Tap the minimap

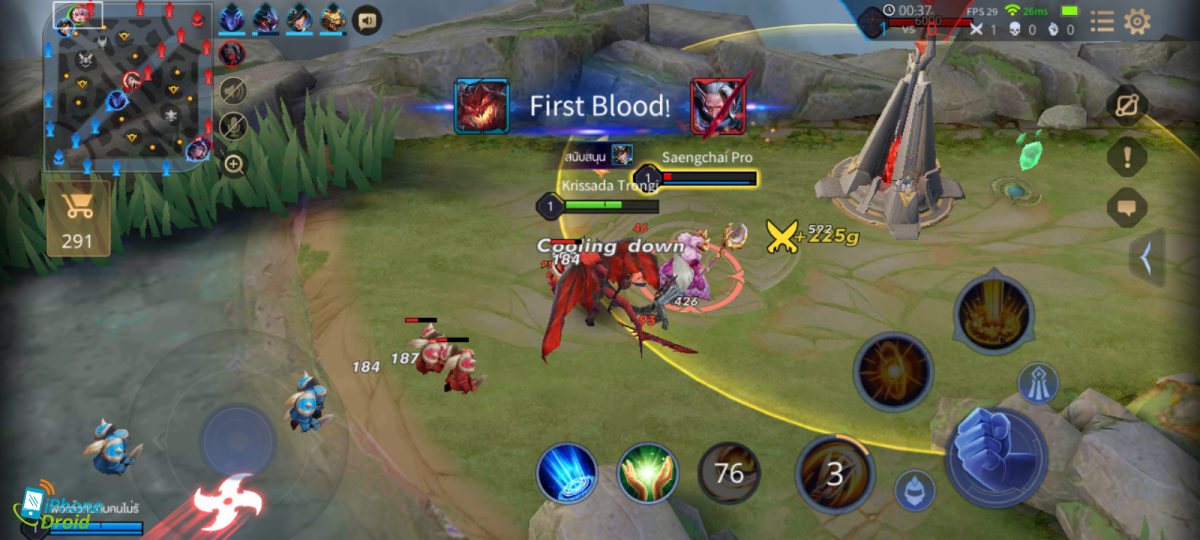(x=128, y=88)
